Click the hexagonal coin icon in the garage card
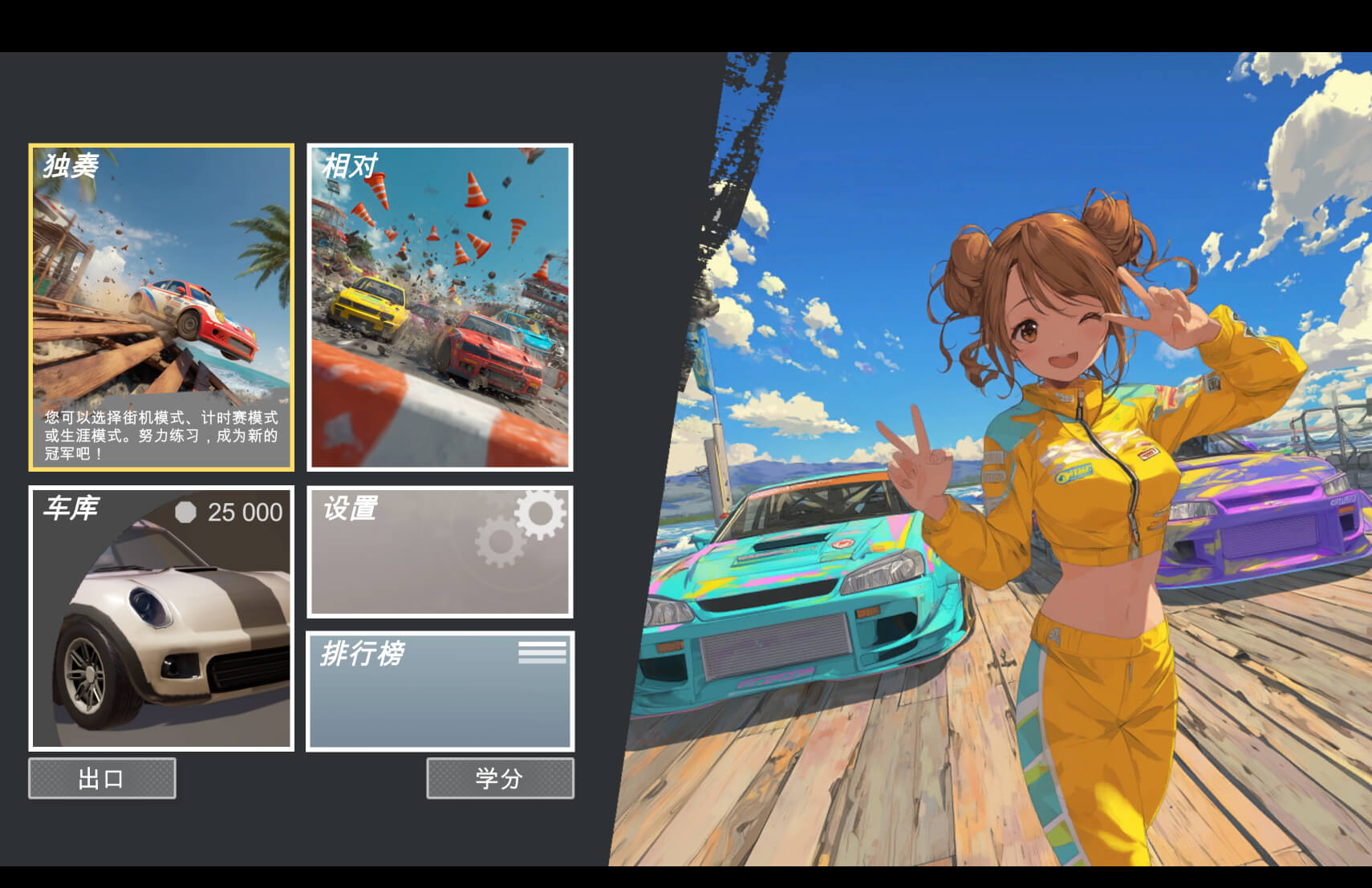This screenshot has width=1372, height=888. click(186, 512)
